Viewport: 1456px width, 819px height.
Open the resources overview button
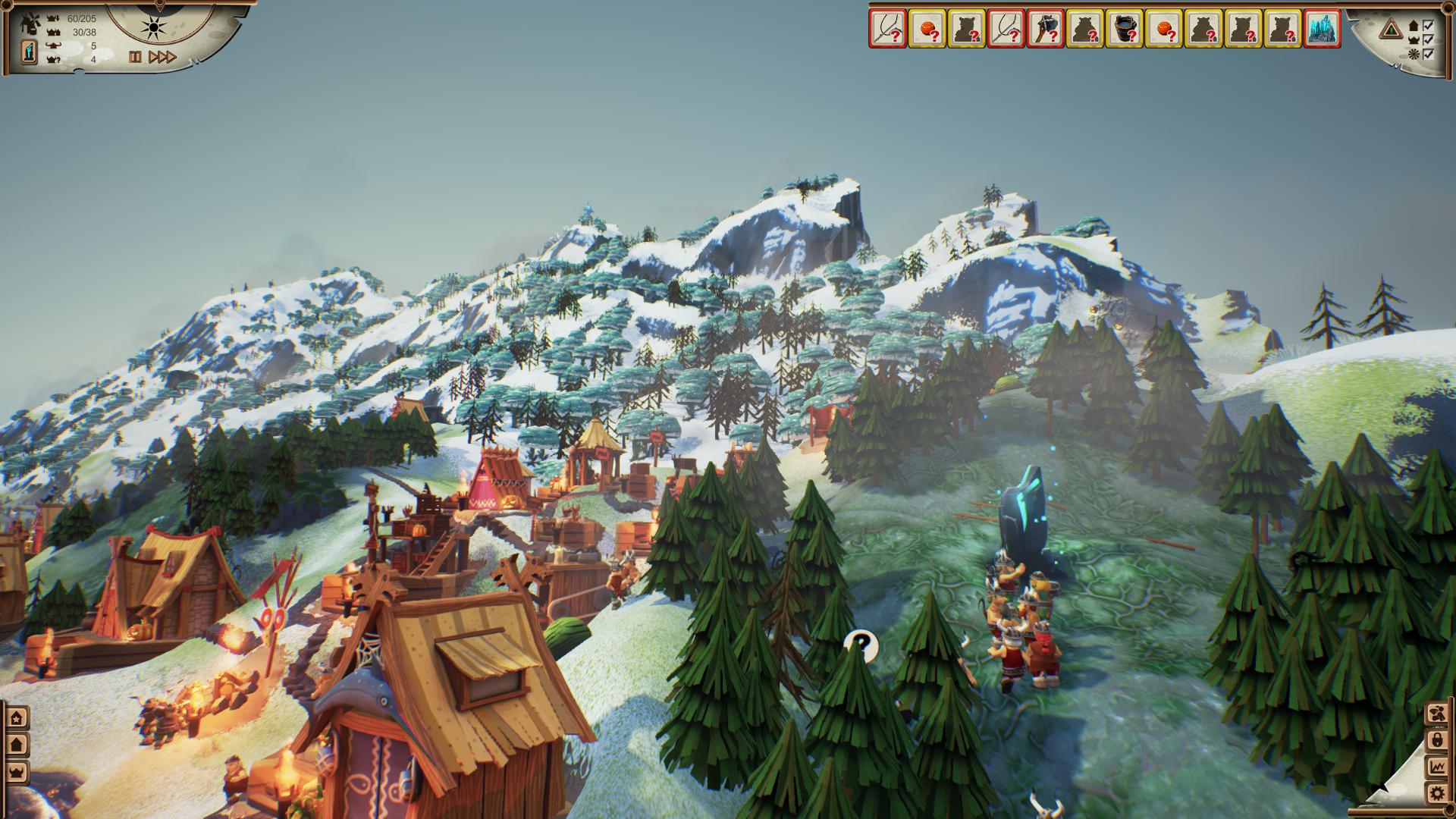(1436, 714)
